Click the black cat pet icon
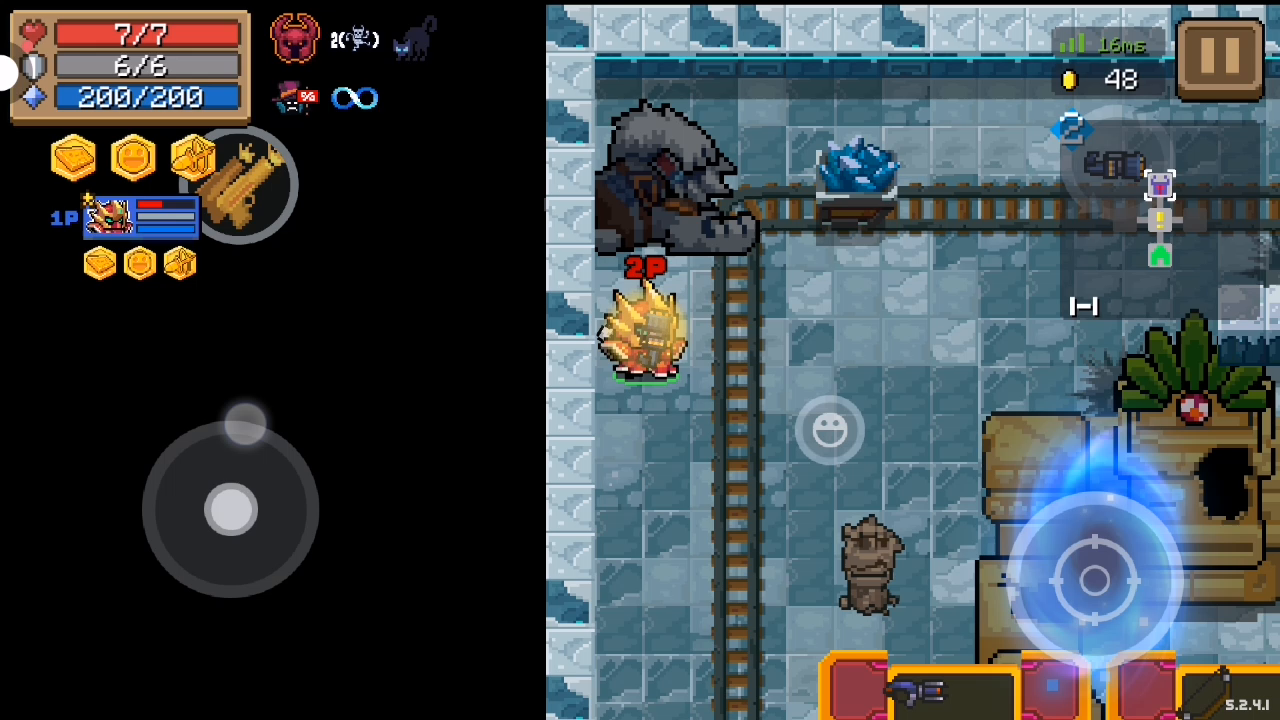This screenshot has height=720, width=1280. tap(414, 38)
